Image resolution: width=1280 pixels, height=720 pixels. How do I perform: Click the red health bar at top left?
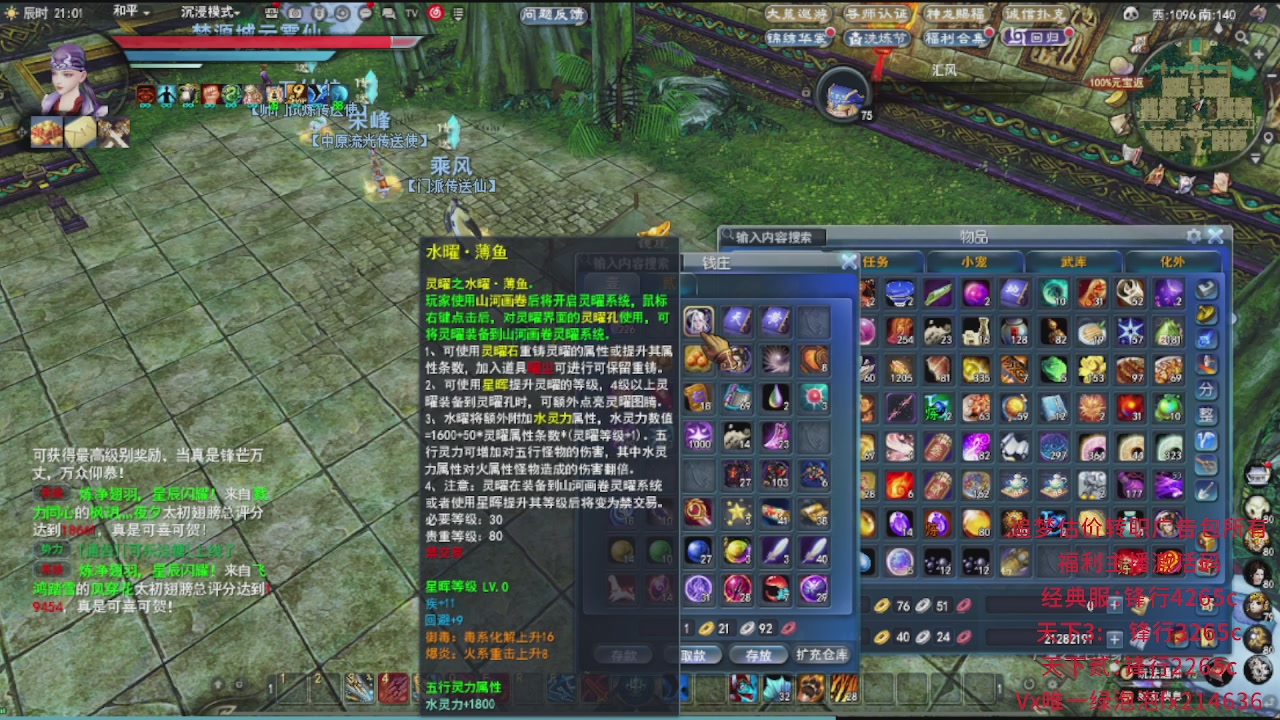point(250,40)
